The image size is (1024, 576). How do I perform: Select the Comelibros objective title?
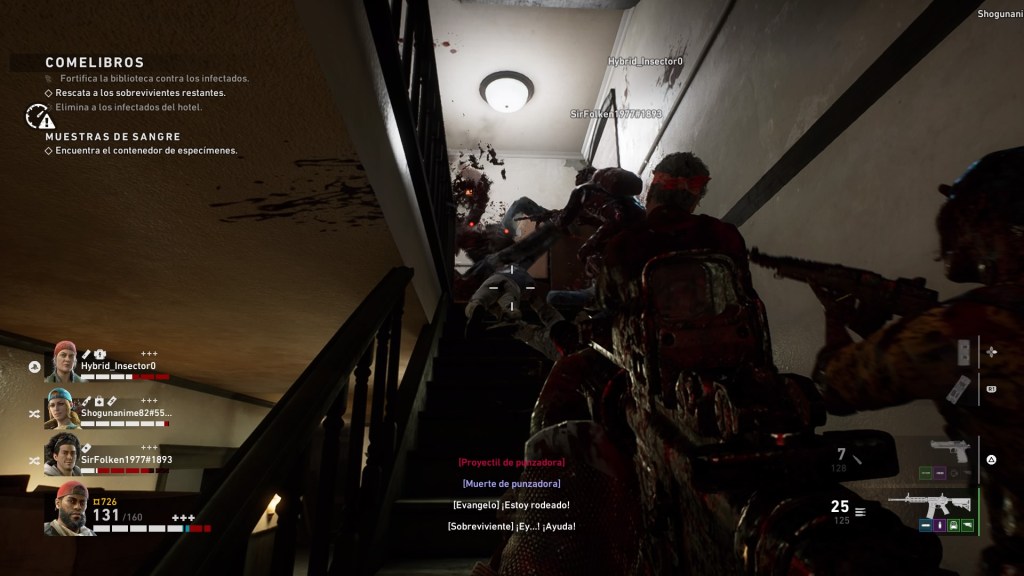click(x=95, y=62)
